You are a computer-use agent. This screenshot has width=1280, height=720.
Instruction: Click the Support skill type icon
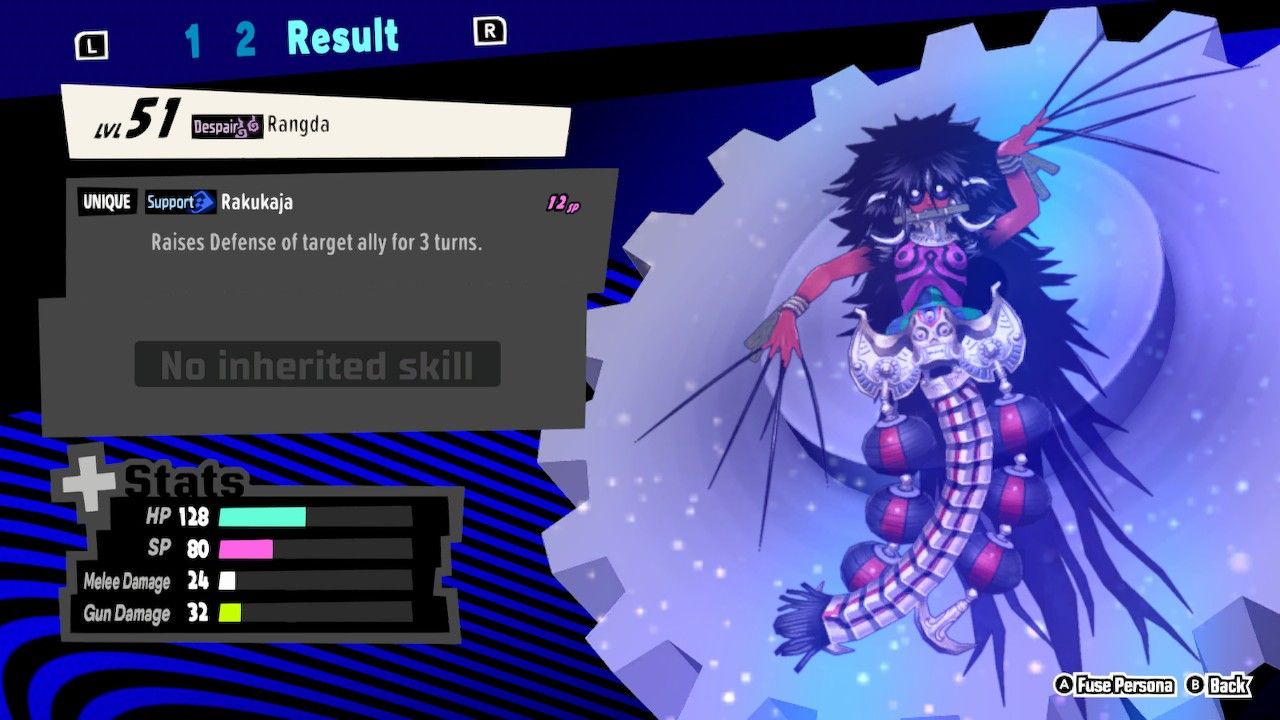click(180, 202)
